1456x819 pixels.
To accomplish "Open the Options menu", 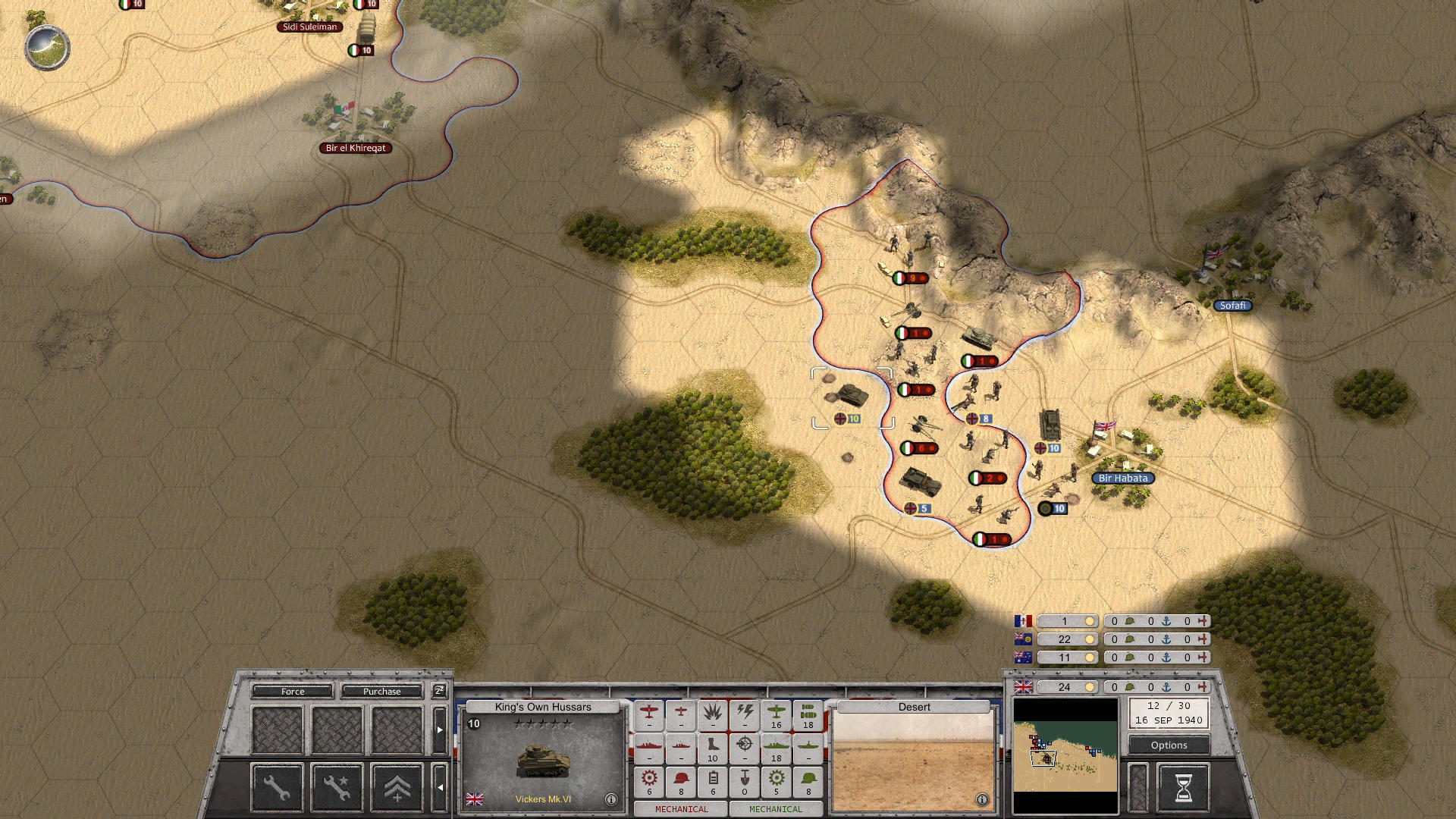I will tap(1168, 745).
